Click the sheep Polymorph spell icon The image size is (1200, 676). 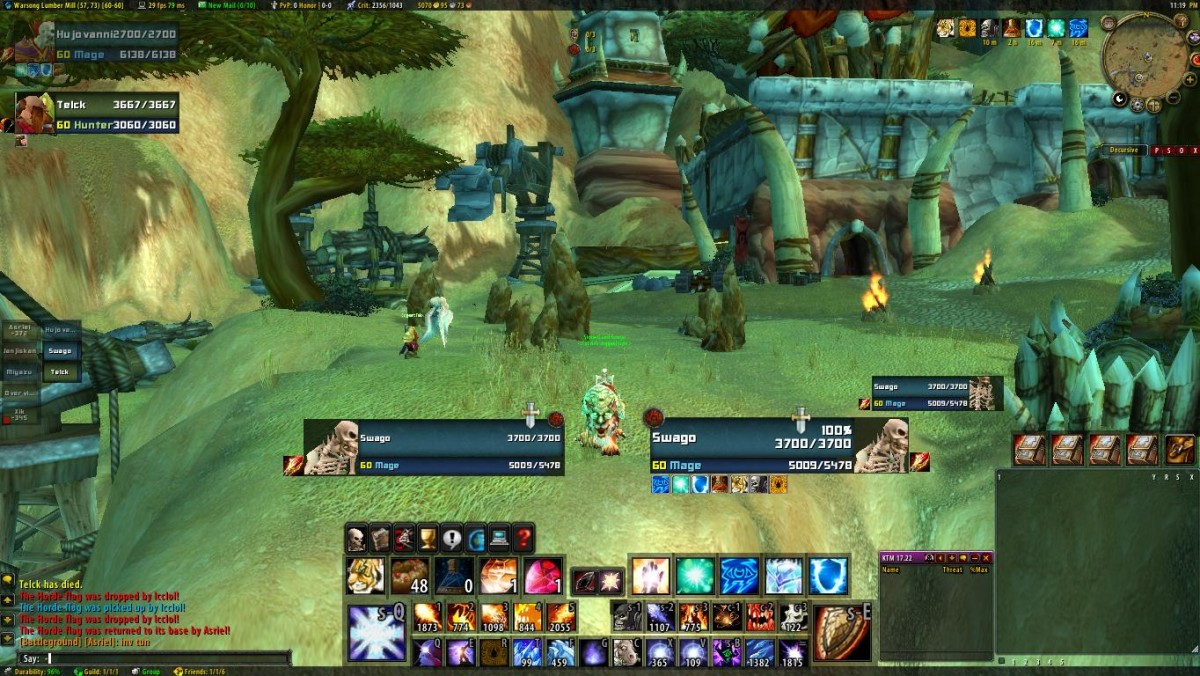[627, 653]
